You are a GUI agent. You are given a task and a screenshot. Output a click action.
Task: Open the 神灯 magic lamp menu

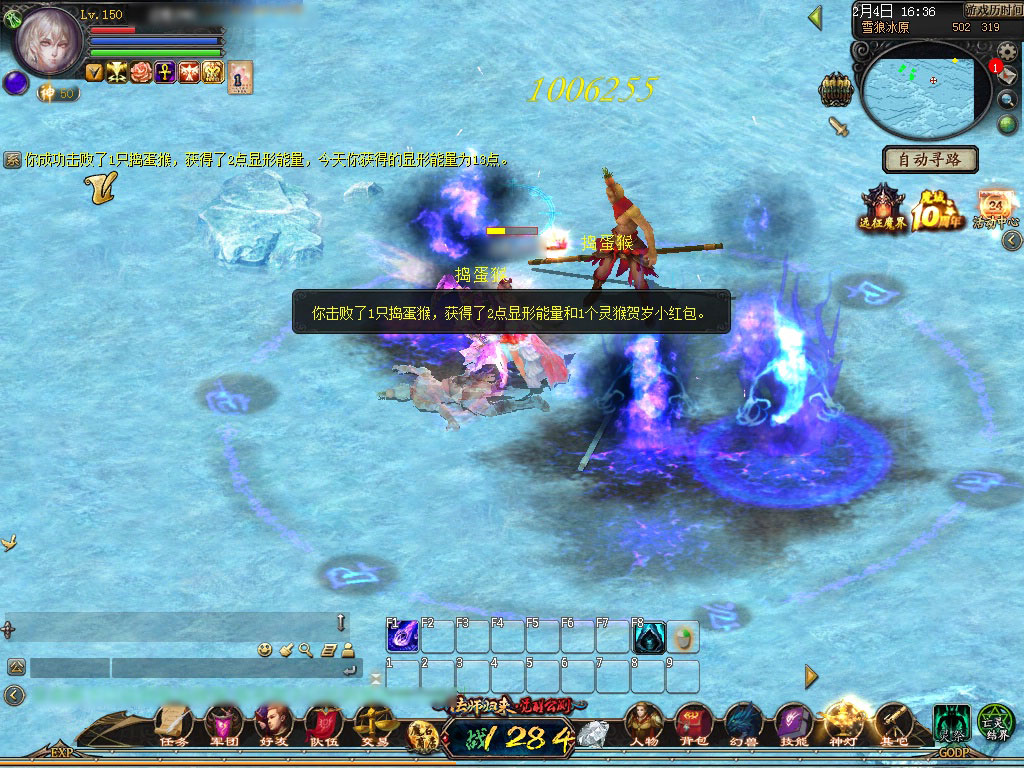pos(842,724)
